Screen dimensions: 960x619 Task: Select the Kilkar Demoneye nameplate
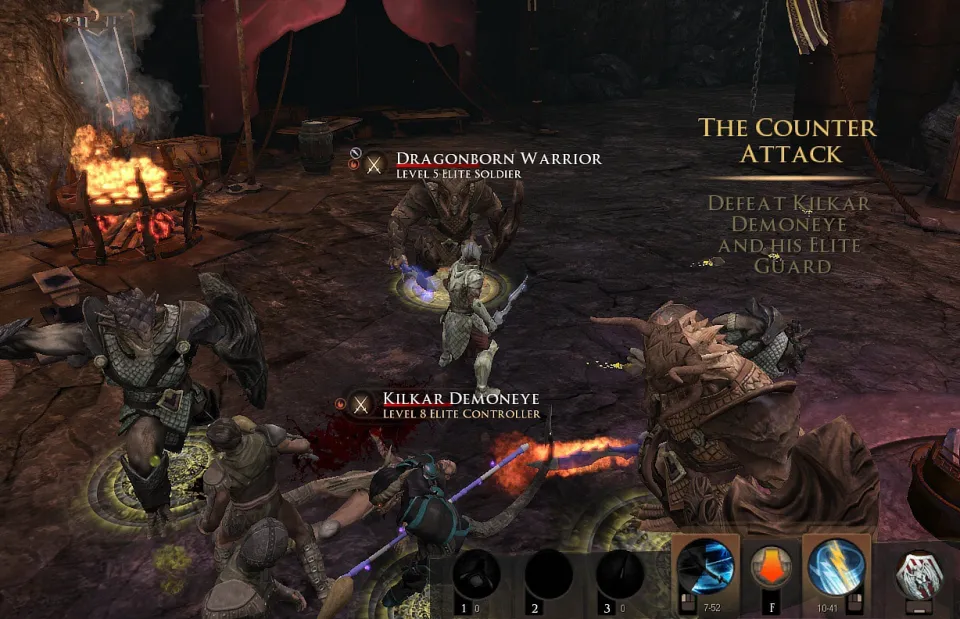(461, 399)
